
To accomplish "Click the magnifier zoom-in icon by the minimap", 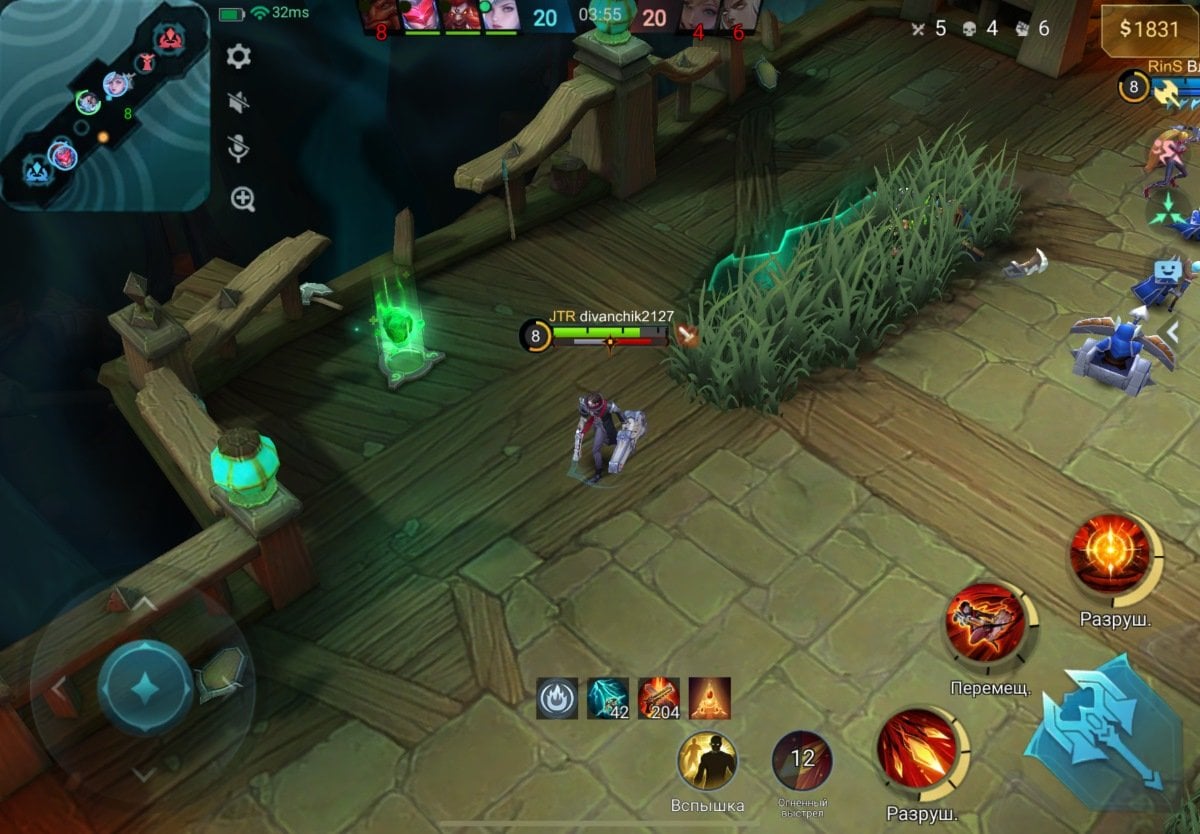I will (243, 199).
